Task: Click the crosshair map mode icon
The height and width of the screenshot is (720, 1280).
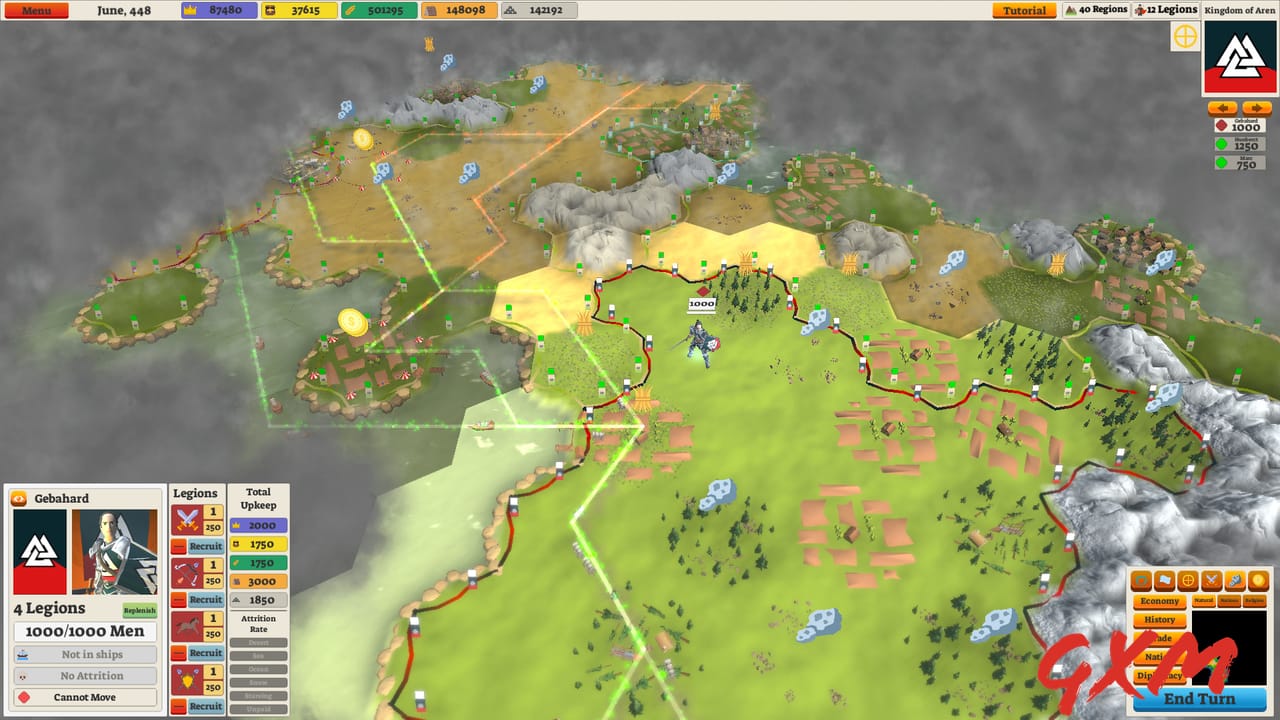Action: pos(1188,579)
